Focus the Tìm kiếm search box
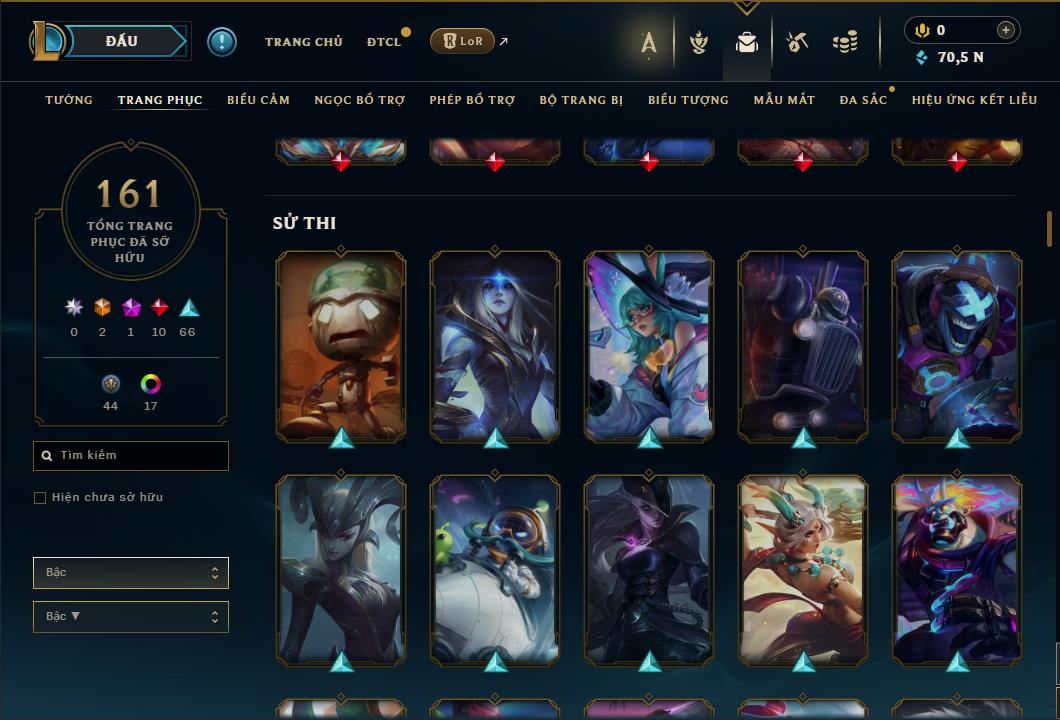 140,456
